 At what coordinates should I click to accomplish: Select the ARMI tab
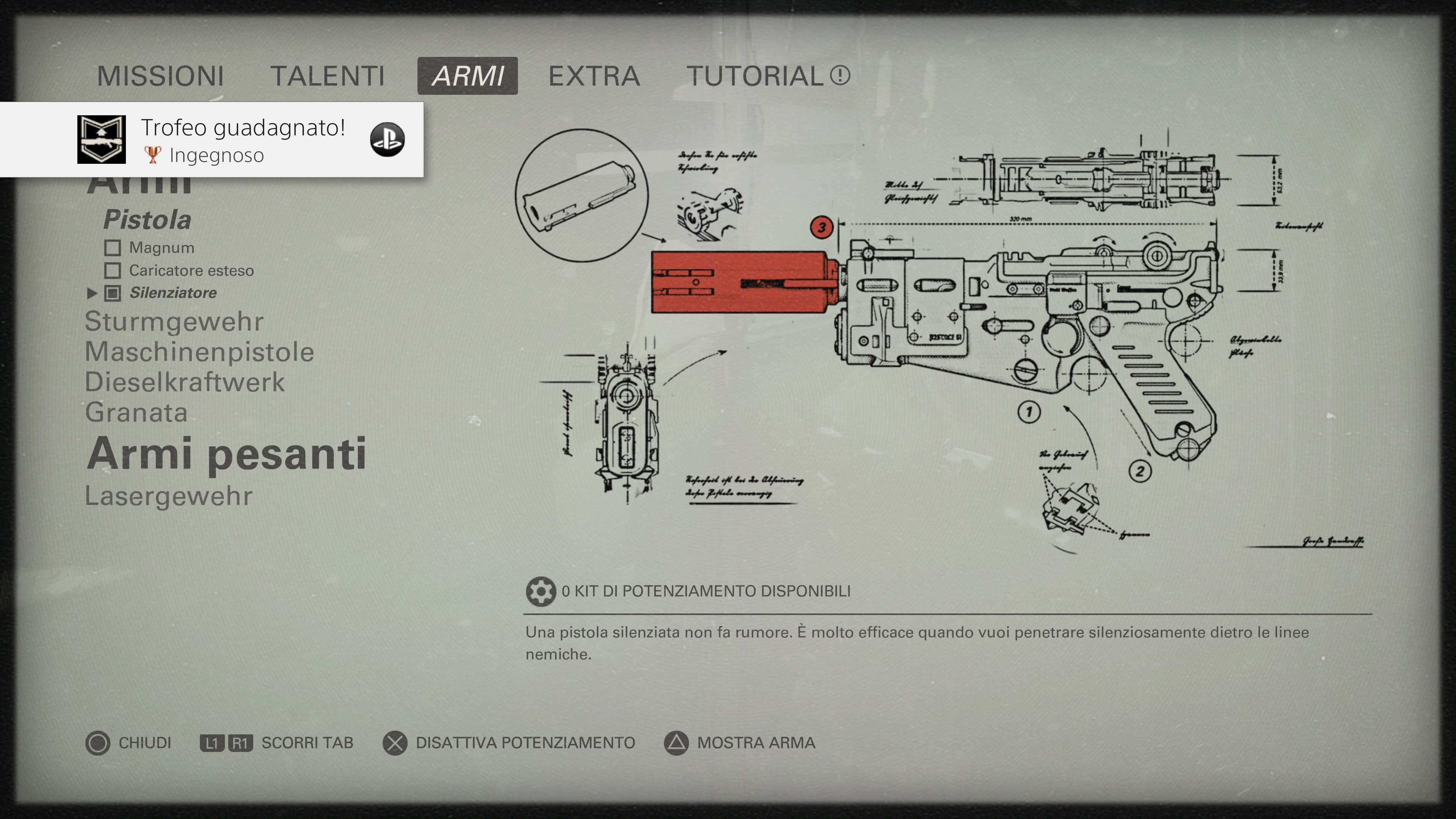pos(468,76)
